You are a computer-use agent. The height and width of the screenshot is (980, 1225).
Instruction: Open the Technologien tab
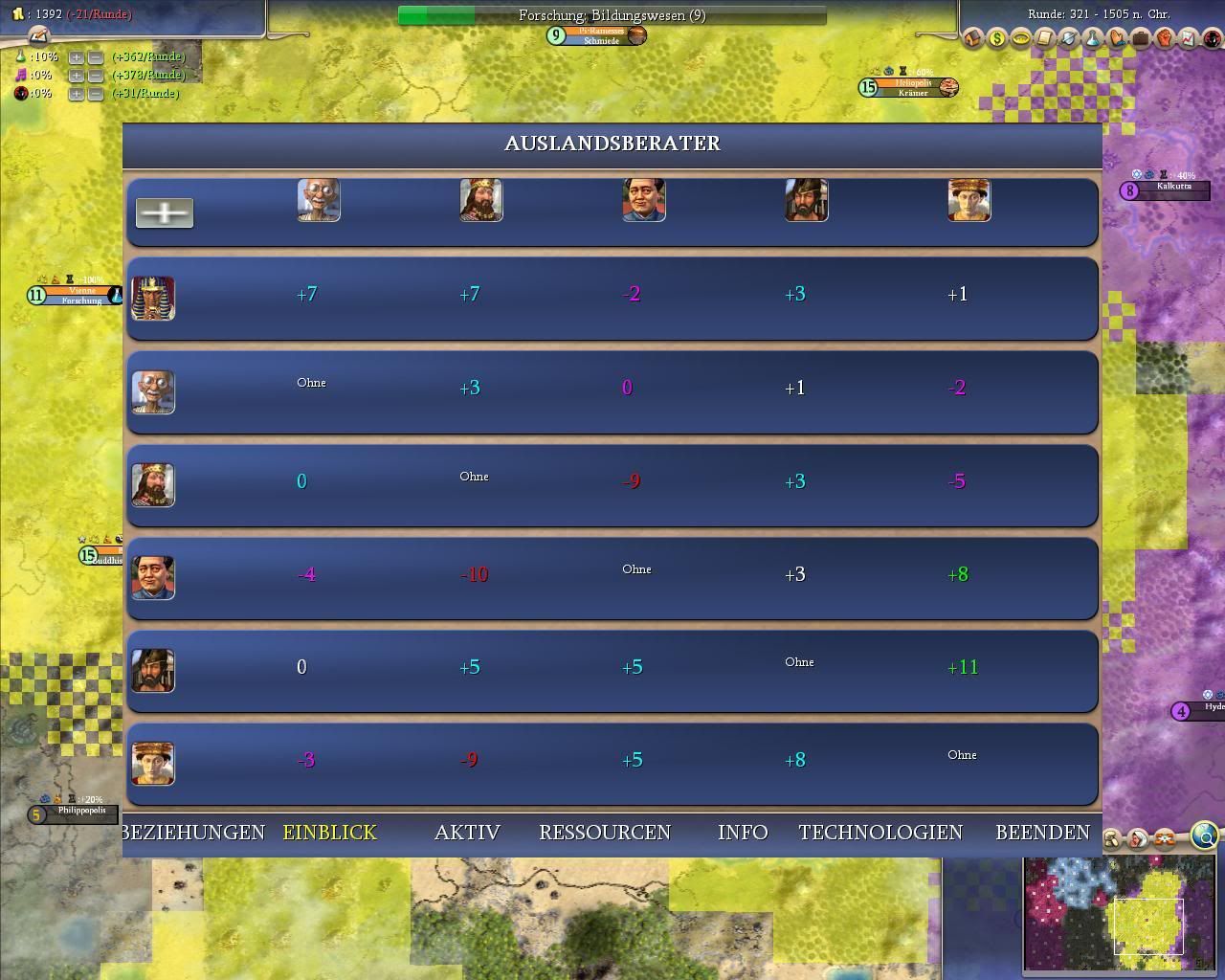(x=880, y=833)
